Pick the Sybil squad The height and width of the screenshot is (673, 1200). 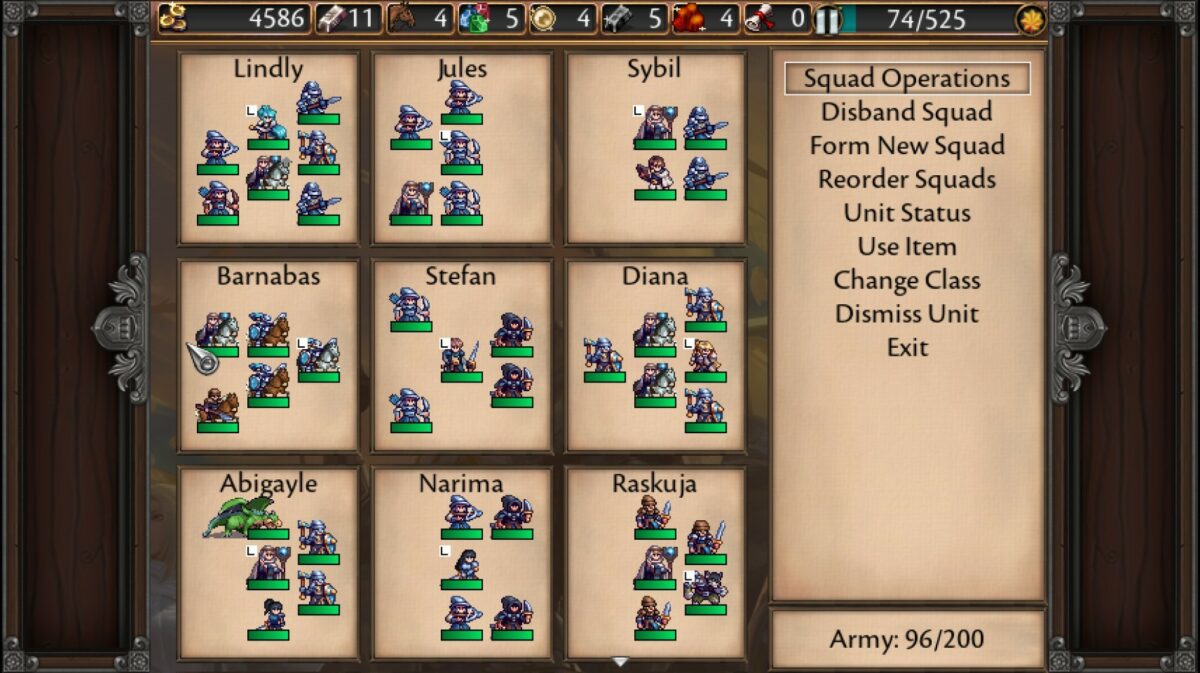(x=655, y=148)
